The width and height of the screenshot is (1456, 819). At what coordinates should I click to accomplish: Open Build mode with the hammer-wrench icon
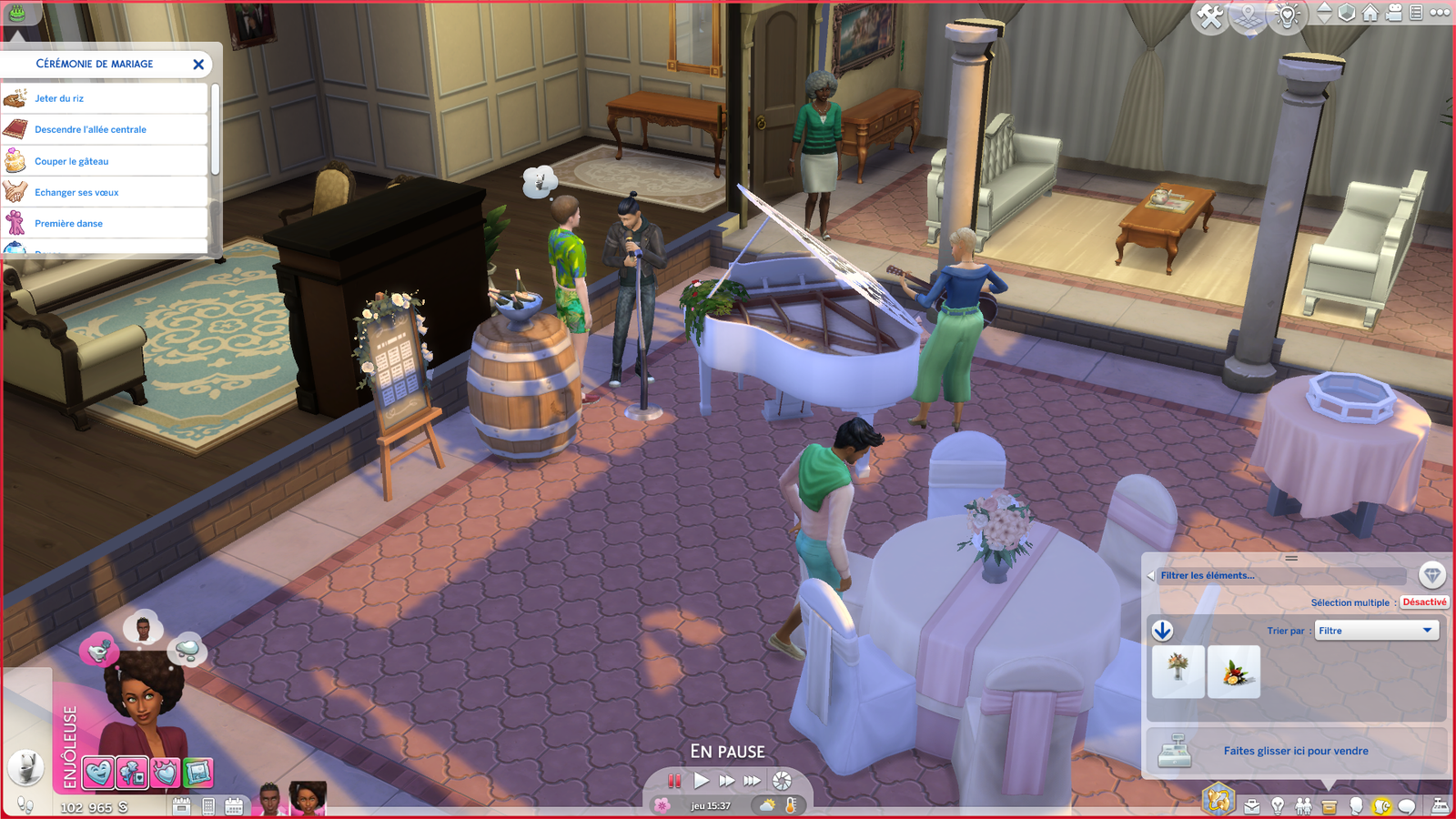coord(1210,16)
